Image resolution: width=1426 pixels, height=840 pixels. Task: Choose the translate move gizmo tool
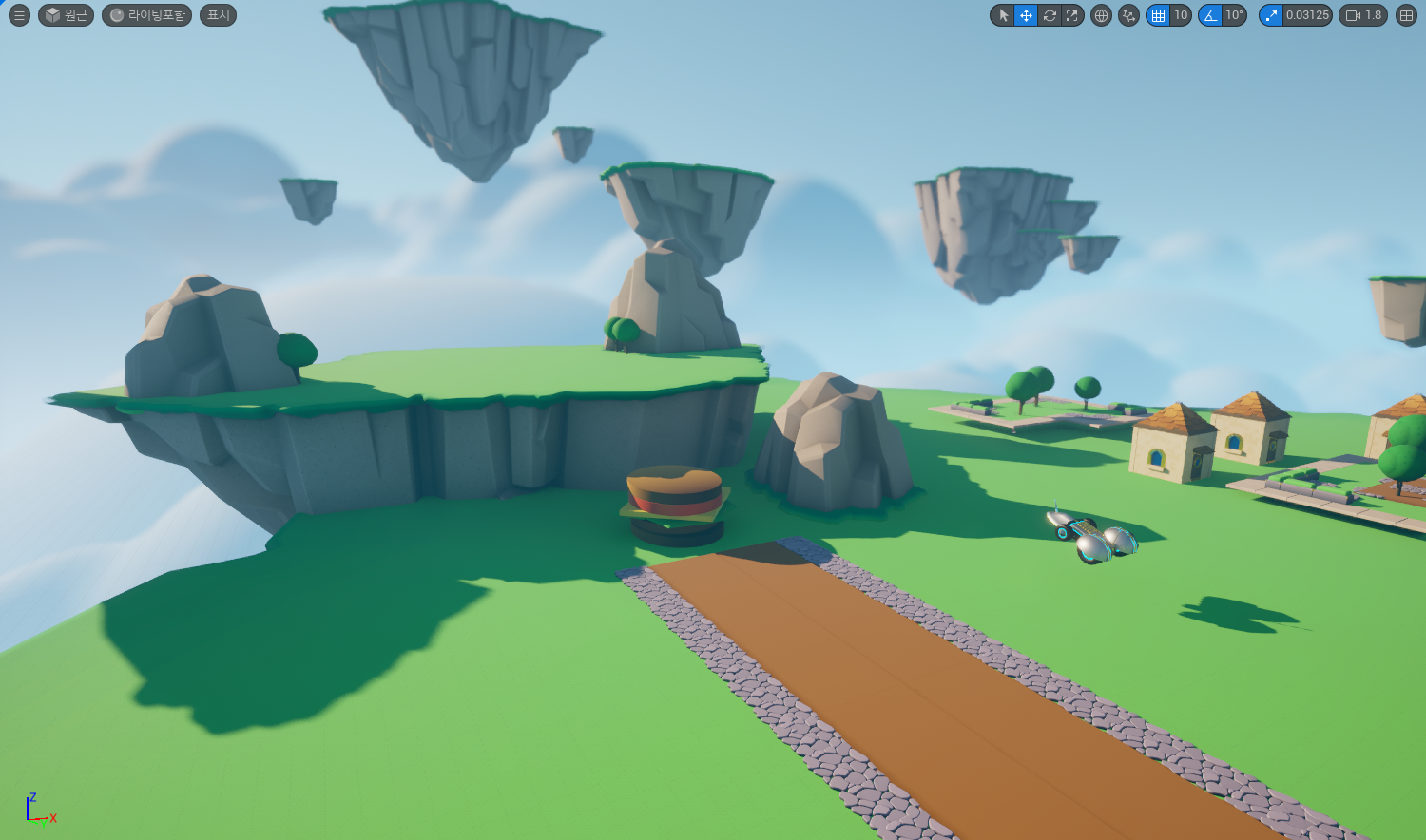pos(1026,15)
